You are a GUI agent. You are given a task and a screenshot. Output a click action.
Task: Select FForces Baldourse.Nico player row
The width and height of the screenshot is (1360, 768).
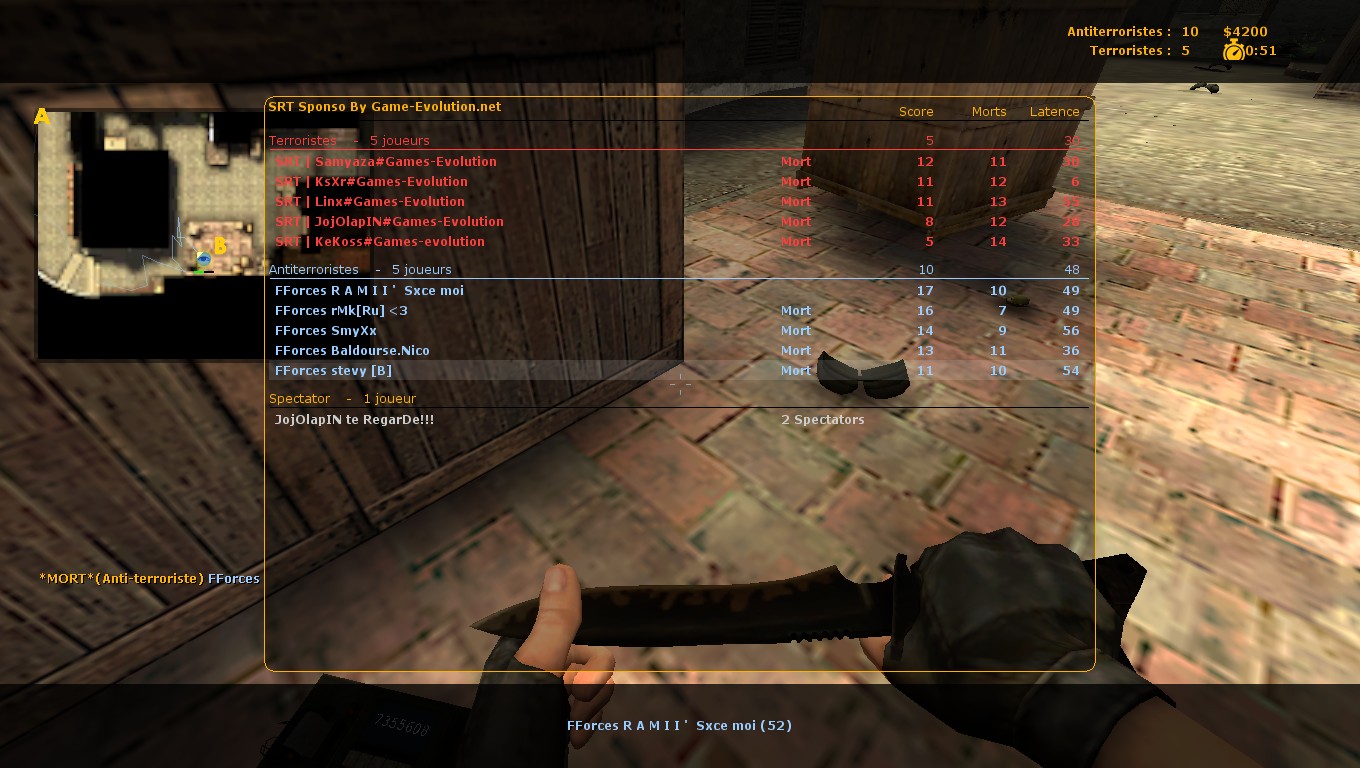[x=352, y=351]
